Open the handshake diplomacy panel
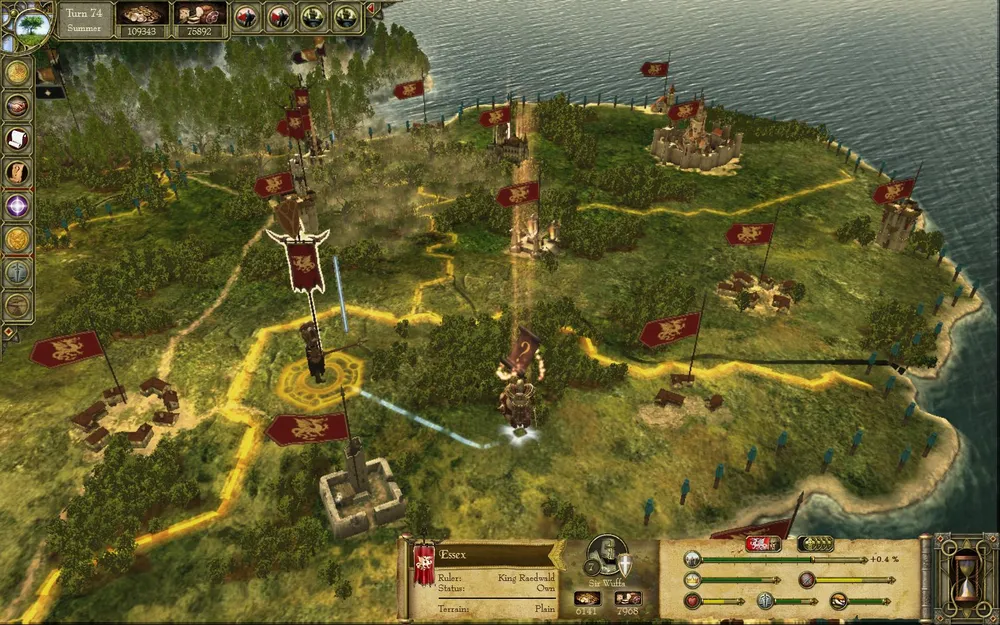 pyautogui.click(x=17, y=105)
